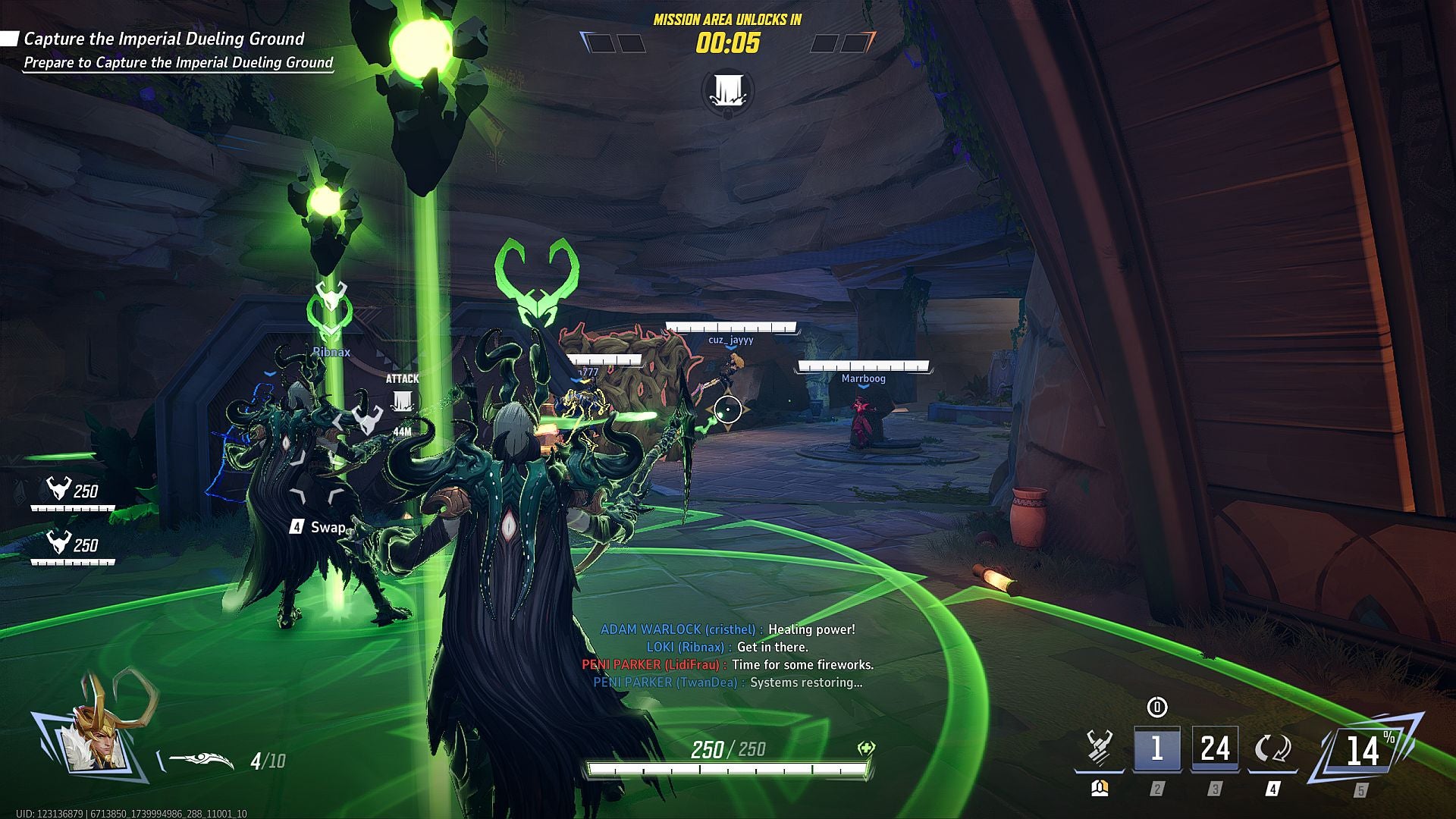Screen dimensions: 1456x819
Task: Click the ADAM WARLOCK 'Healing power!' chat message
Action: click(729, 628)
